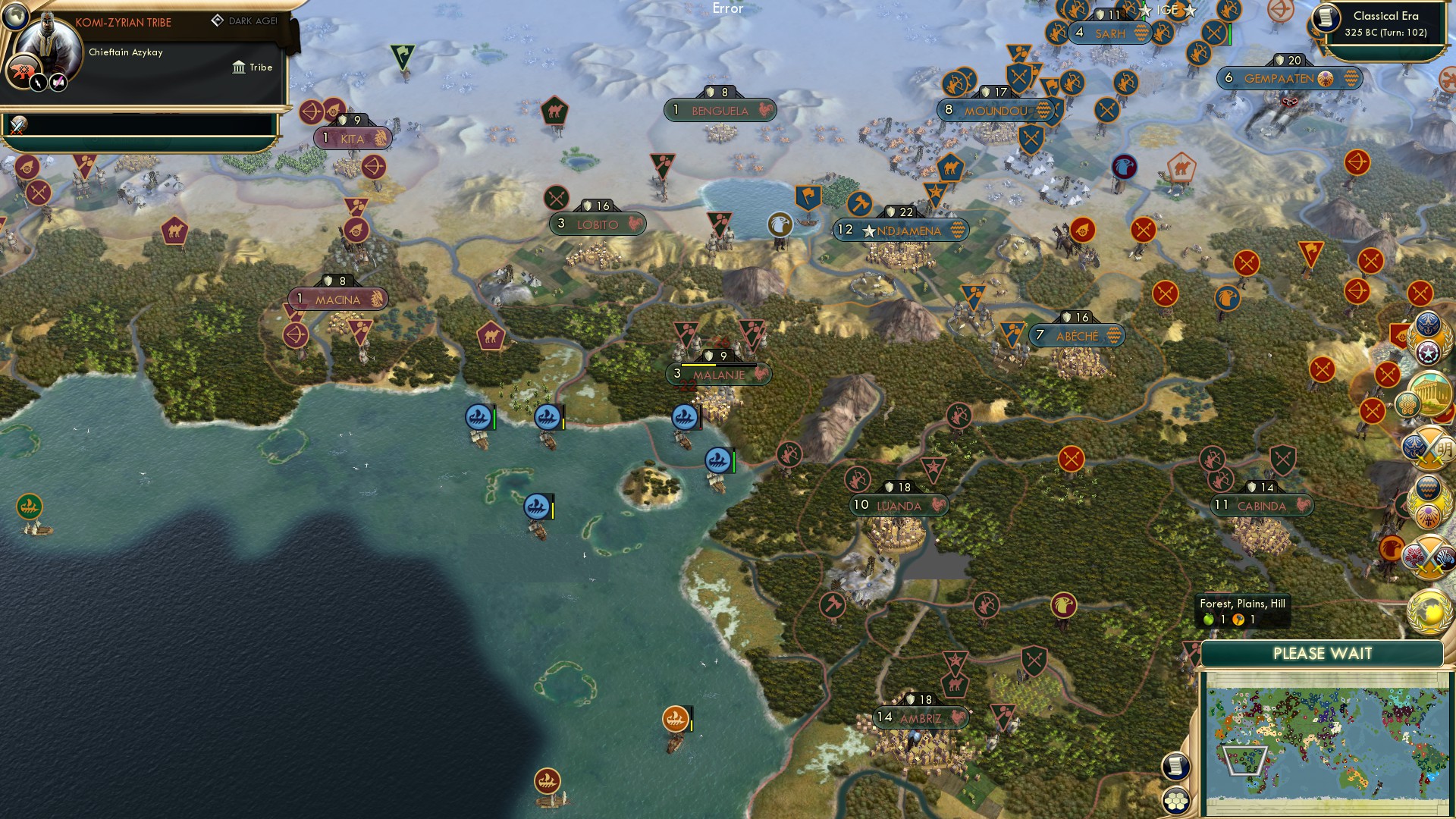Select the orange galley unit below Ambriz
The width and height of the screenshot is (1456, 819).
point(677,717)
